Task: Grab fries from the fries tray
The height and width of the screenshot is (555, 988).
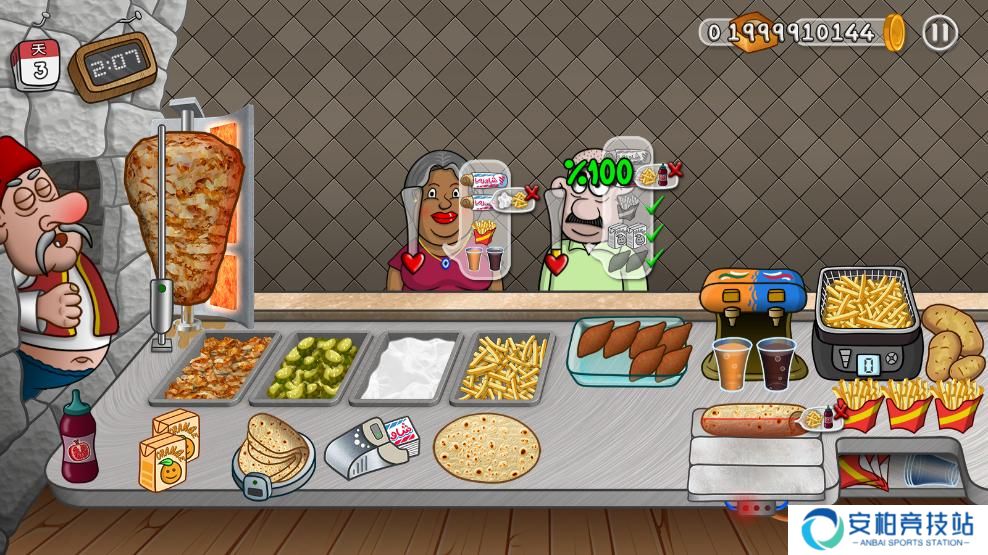Action: tap(504, 364)
